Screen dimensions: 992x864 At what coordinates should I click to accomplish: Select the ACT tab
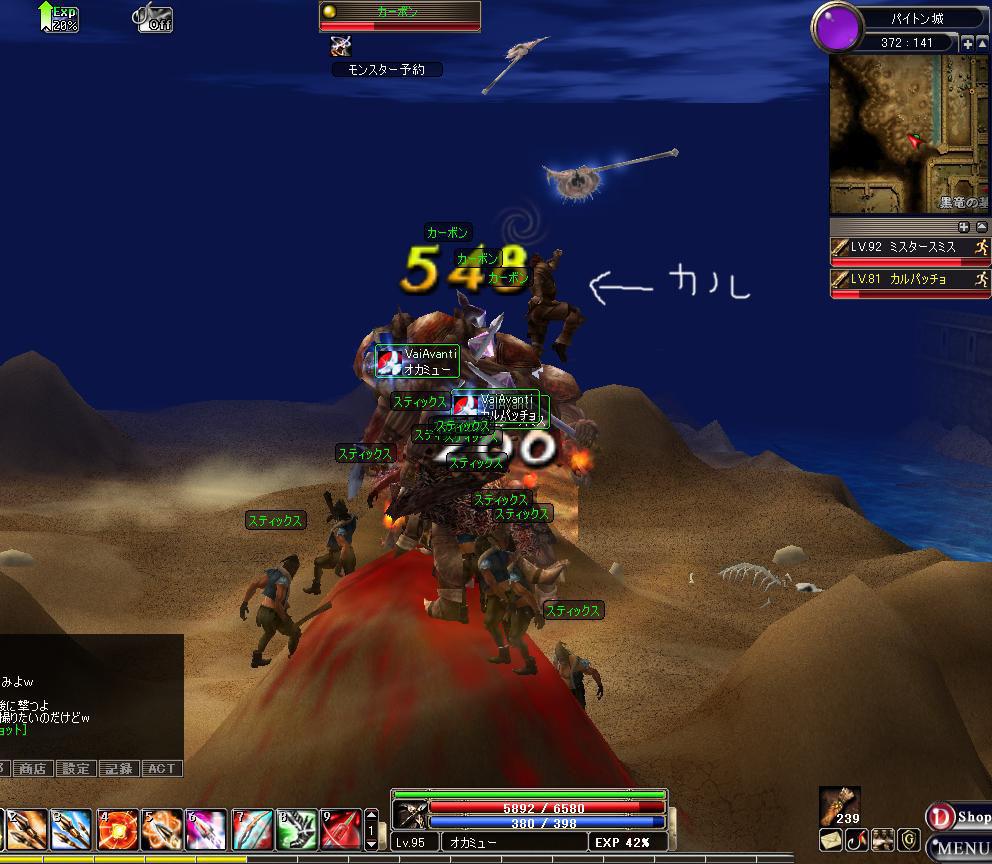161,768
